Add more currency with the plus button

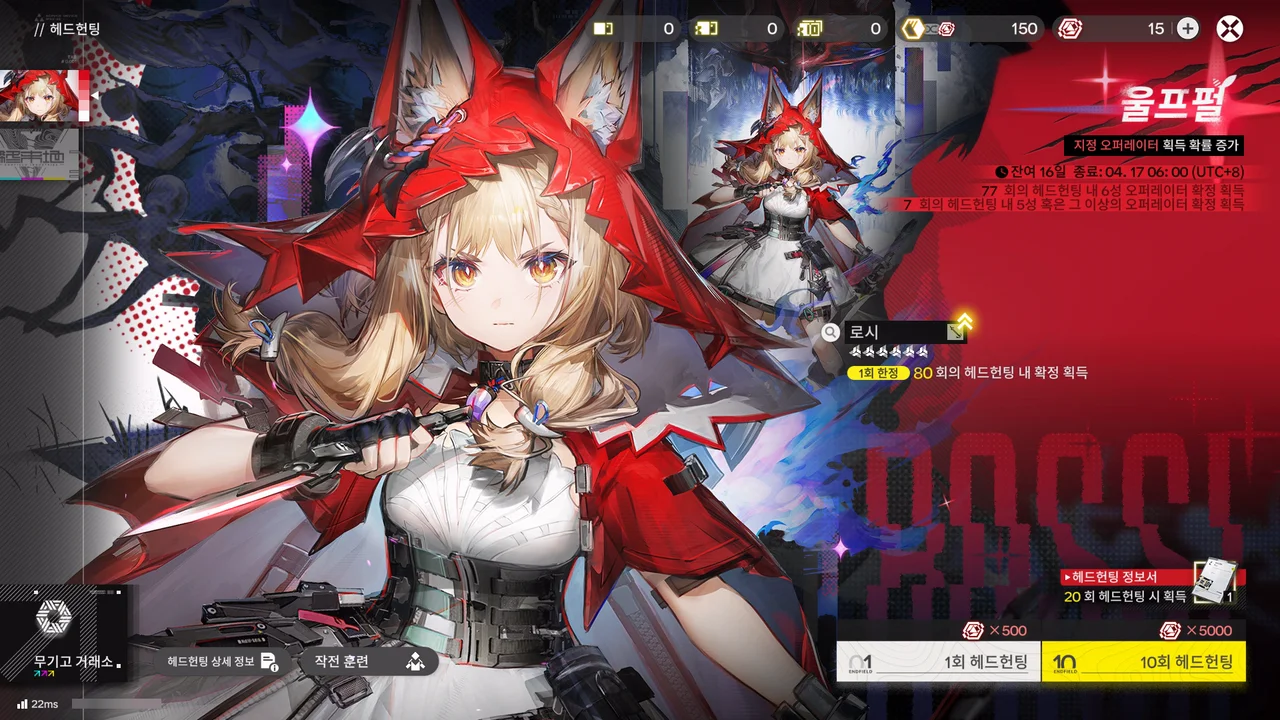point(1187,29)
